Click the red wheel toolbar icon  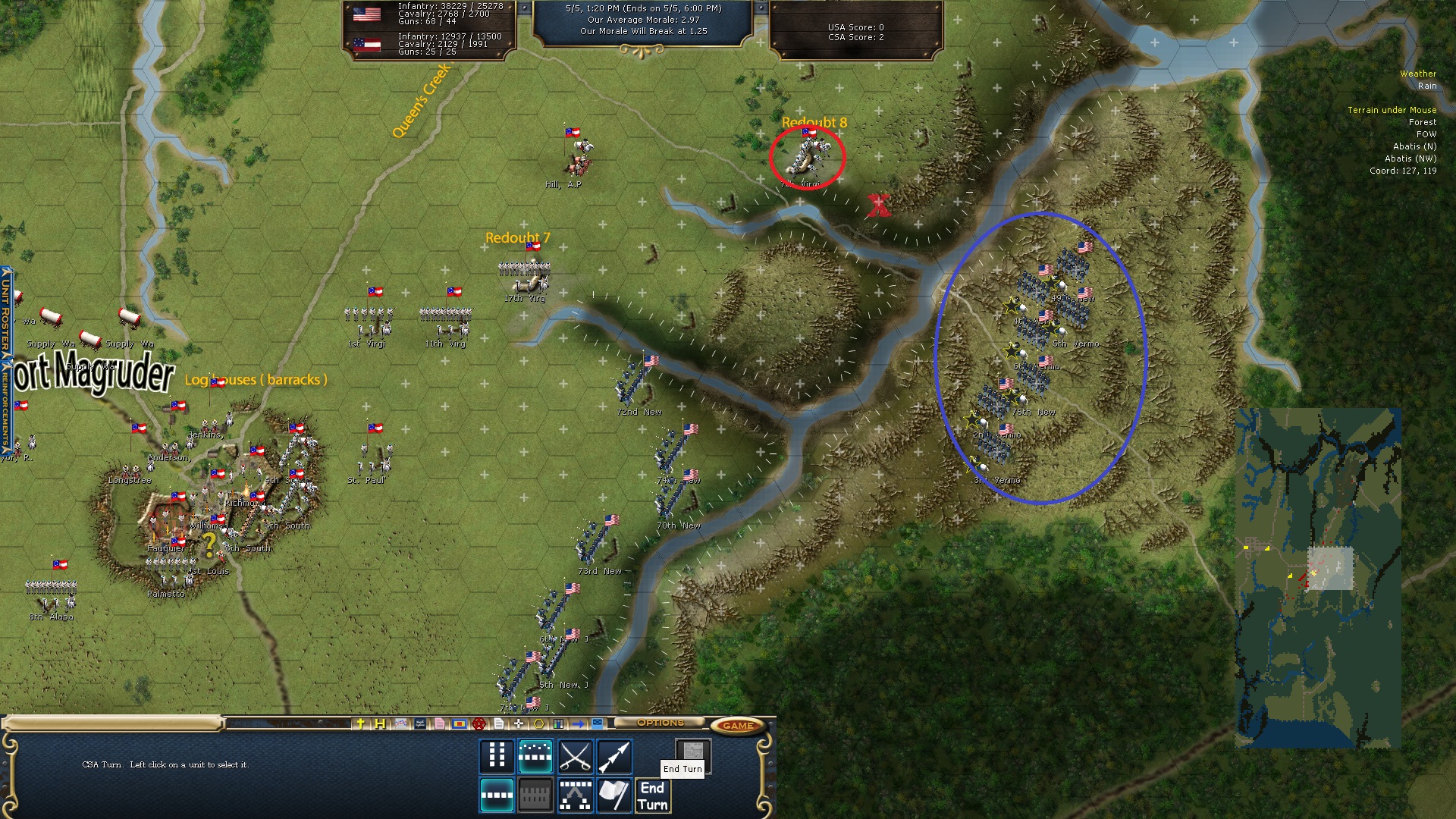coord(479,723)
